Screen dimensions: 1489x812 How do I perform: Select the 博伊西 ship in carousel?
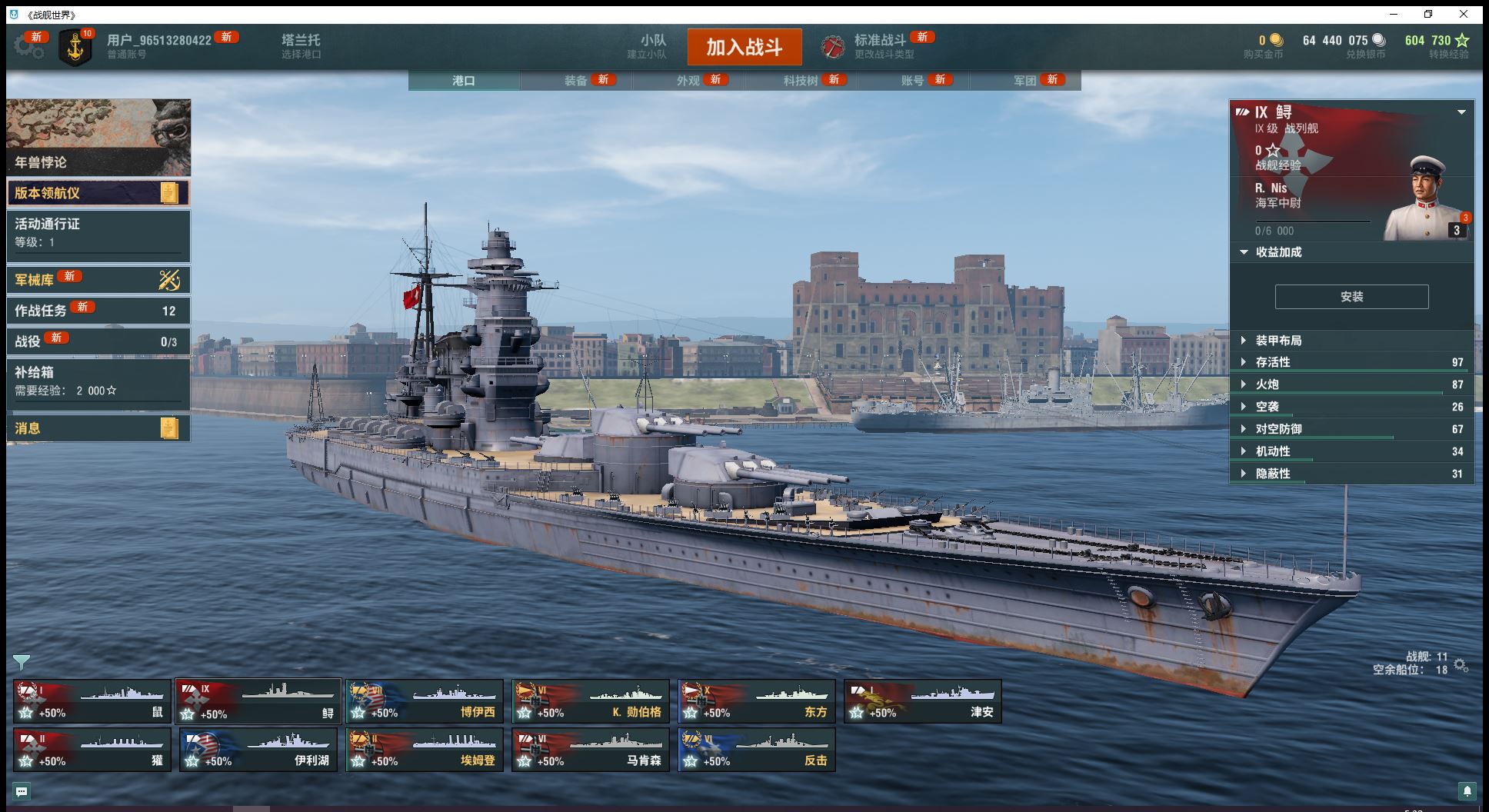tap(425, 701)
